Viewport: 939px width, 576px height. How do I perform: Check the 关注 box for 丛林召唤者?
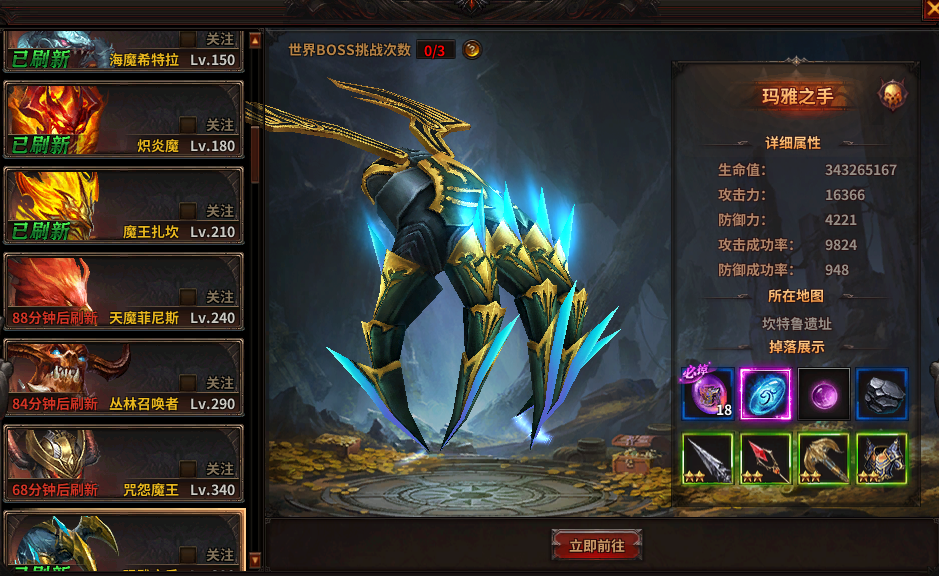pyautogui.click(x=188, y=383)
